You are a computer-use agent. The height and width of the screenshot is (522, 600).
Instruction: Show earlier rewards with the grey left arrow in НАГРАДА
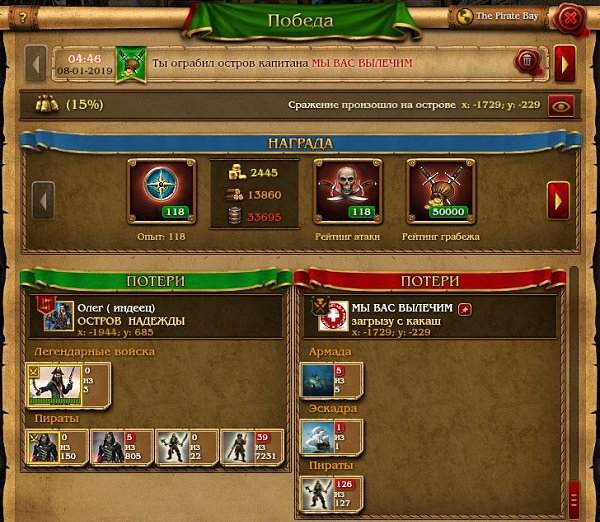point(43,199)
